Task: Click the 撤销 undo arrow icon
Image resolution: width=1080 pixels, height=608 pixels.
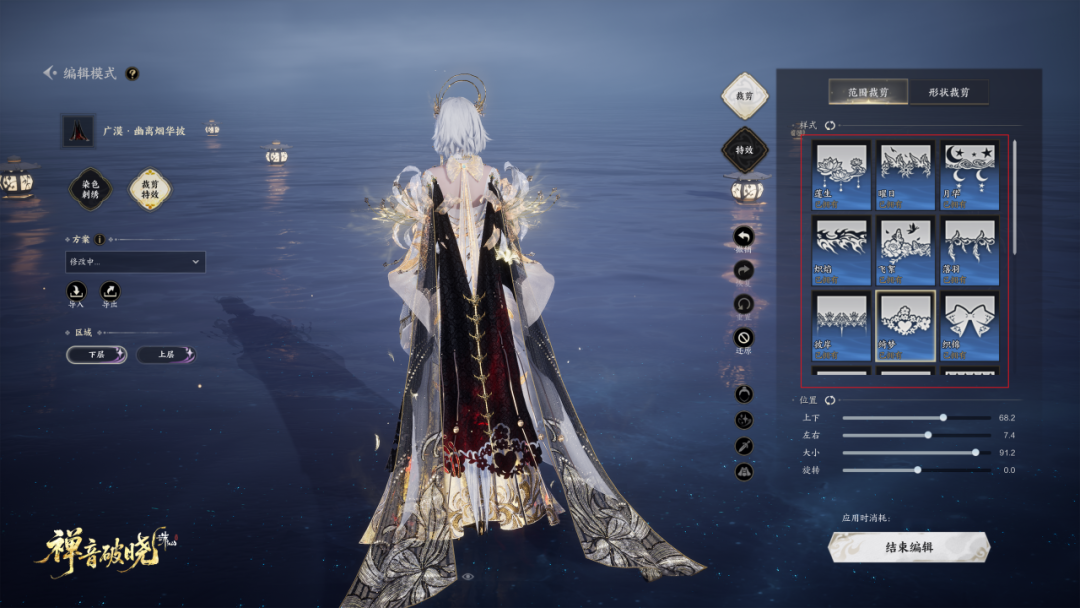Action: (744, 237)
